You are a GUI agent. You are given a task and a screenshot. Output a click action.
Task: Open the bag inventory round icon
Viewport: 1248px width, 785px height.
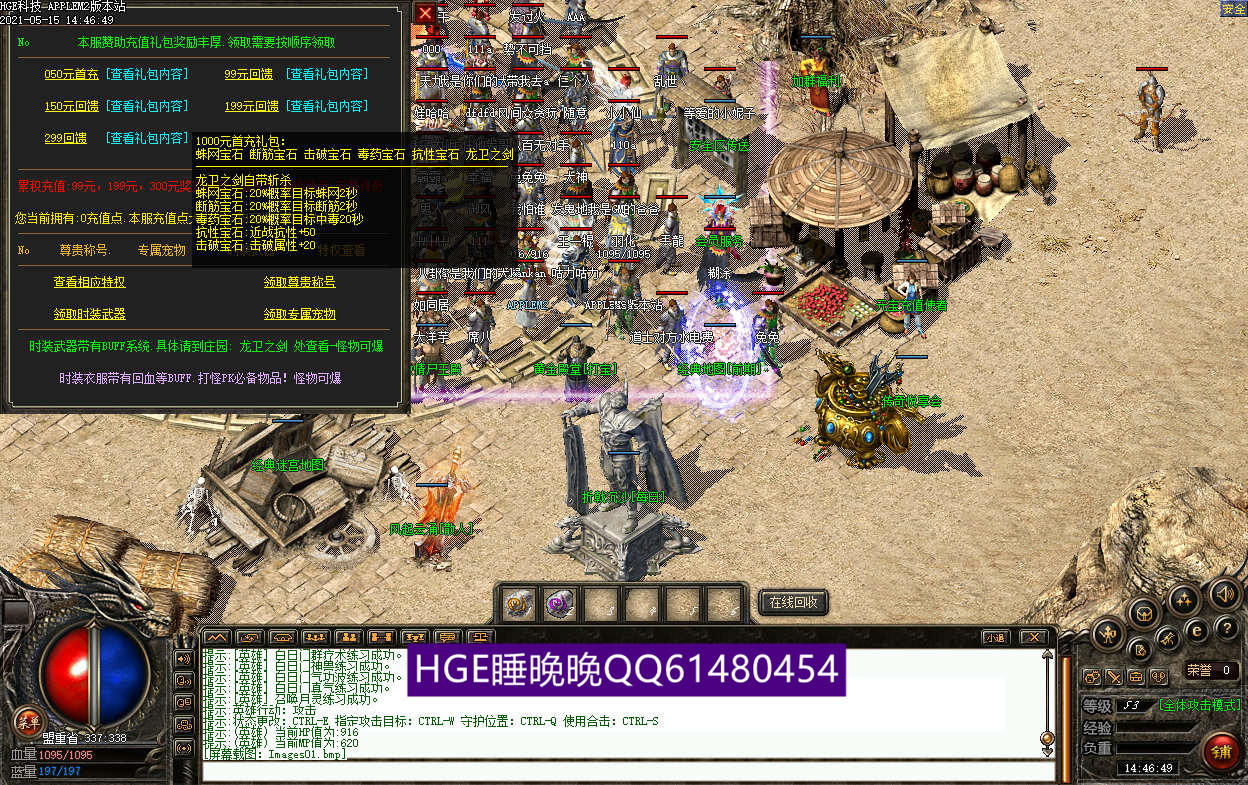tap(1146, 612)
